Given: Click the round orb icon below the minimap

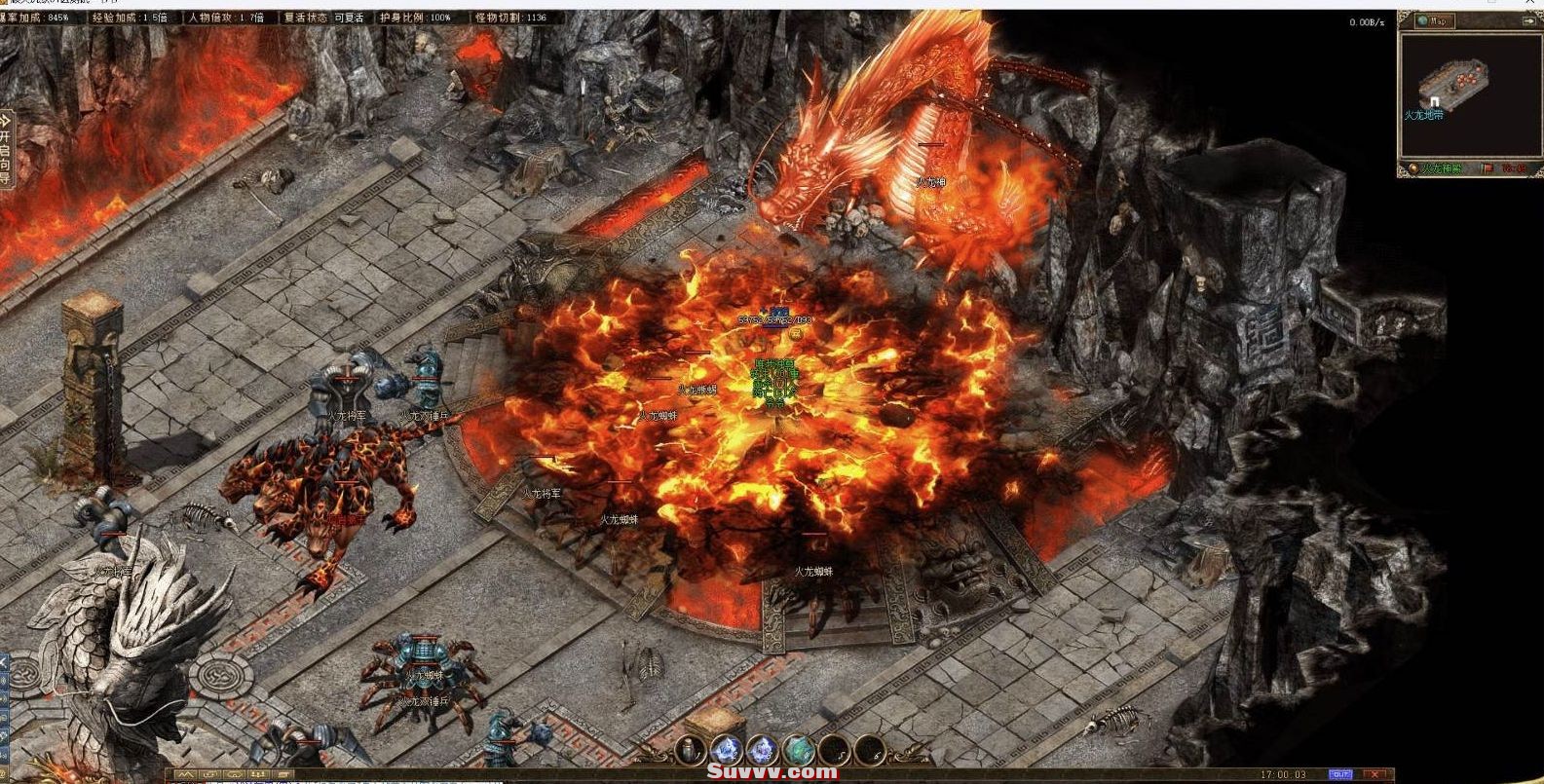Looking at the screenshot, I should pyautogui.click(x=1412, y=168).
